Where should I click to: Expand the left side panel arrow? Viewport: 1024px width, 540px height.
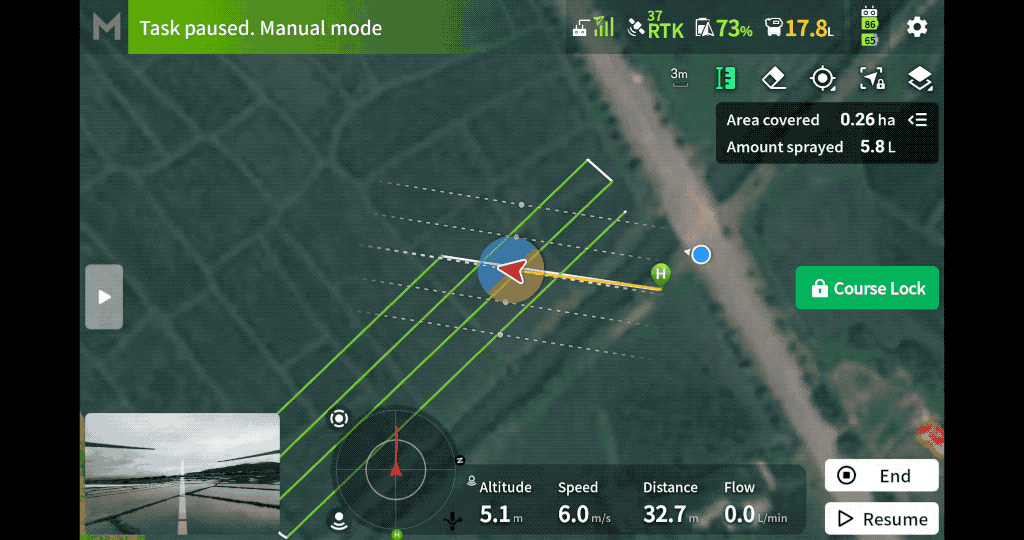tap(104, 297)
